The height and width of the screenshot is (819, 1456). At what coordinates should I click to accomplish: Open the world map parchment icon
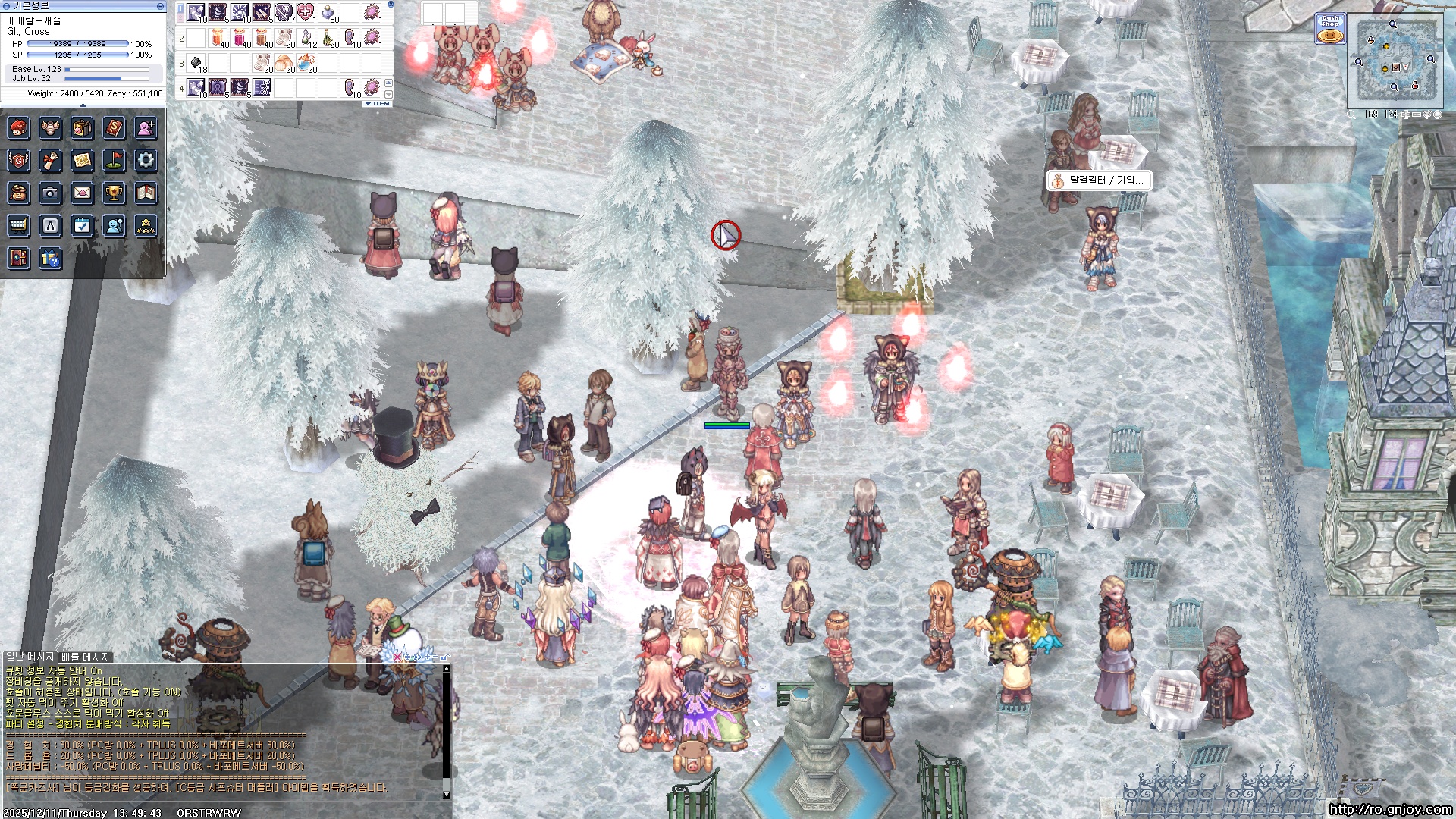click(x=82, y=160)
